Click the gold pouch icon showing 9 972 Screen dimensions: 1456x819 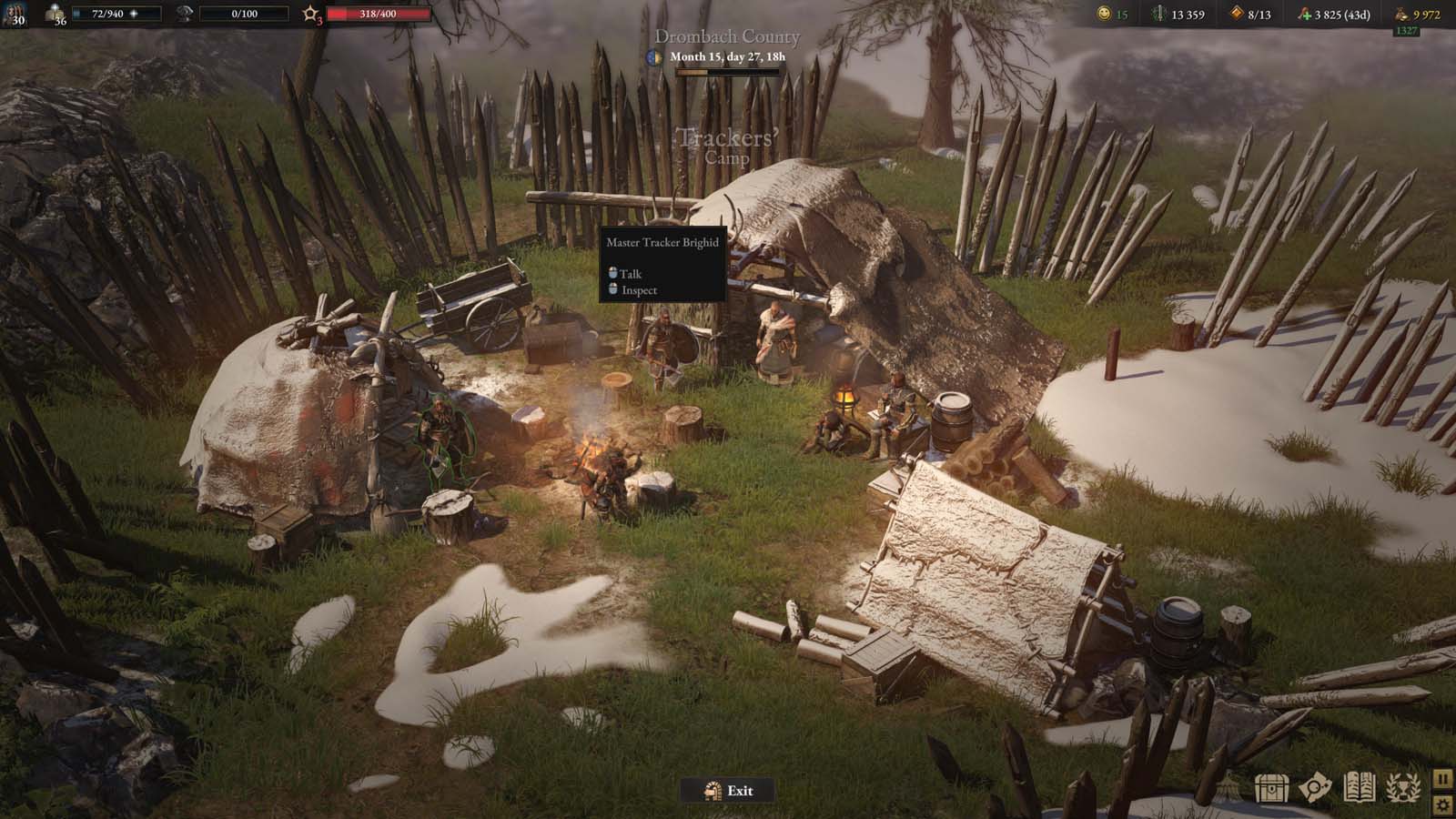[x=1400, y=14]
